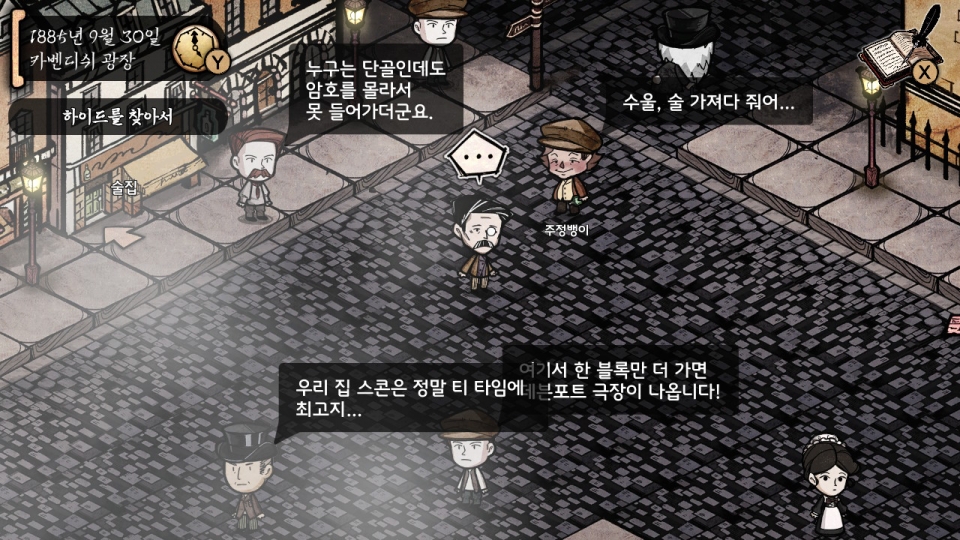Select the '하이드를 찾아서' quest tracker
The height and width of the screenshot is (540, 960).
tap(118, 116)
